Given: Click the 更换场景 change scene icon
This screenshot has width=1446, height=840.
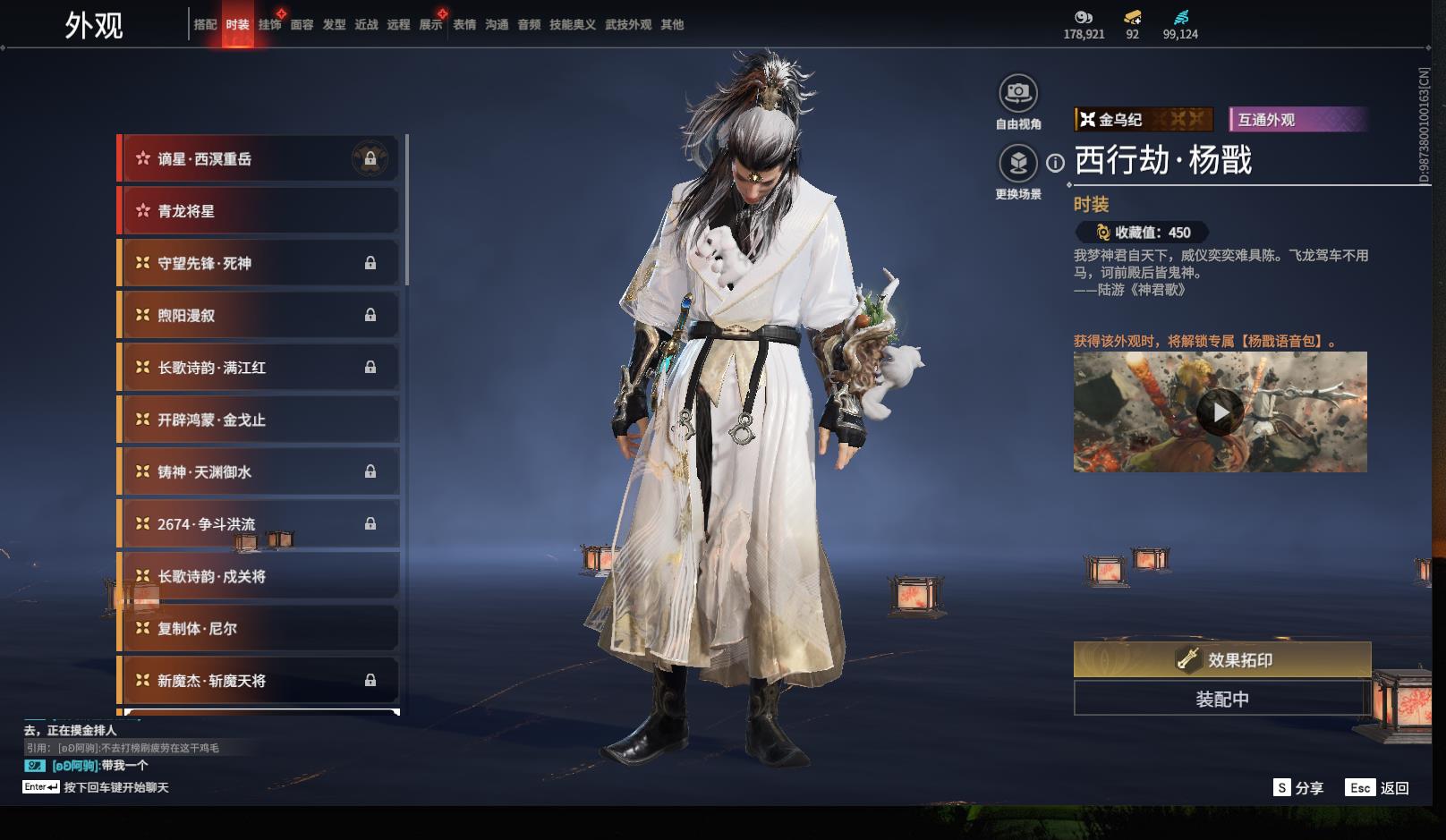Looking at the screenshot, I should pyautogui.click(x=1017, y=164).
